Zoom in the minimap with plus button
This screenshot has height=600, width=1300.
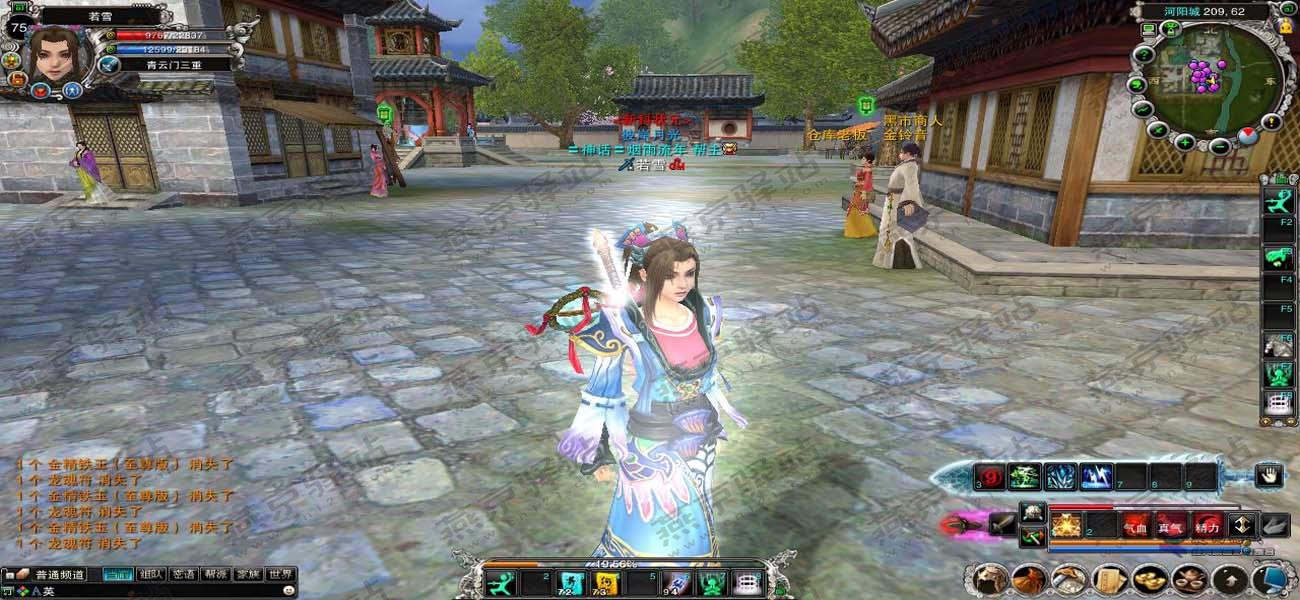[1185, 142]
